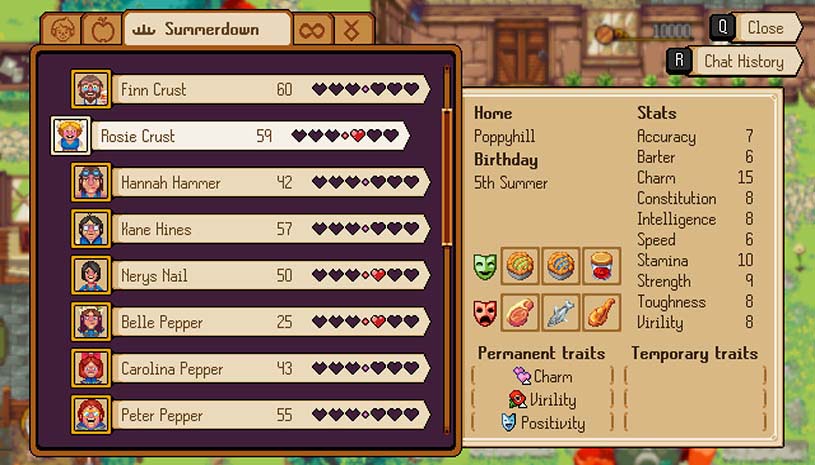Select the Charm permanent trait
The image size is (815, 465).
(543, 377)
